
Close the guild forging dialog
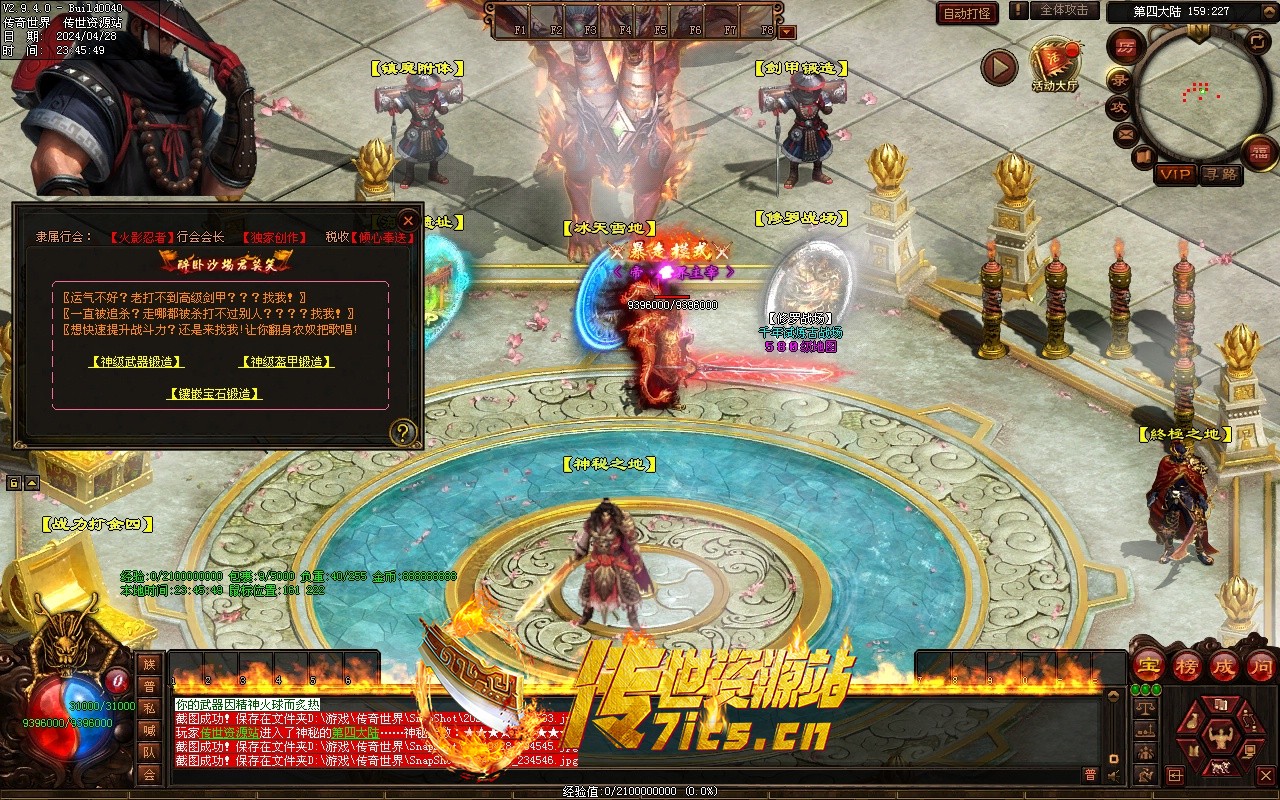click(x=407, y=220)
